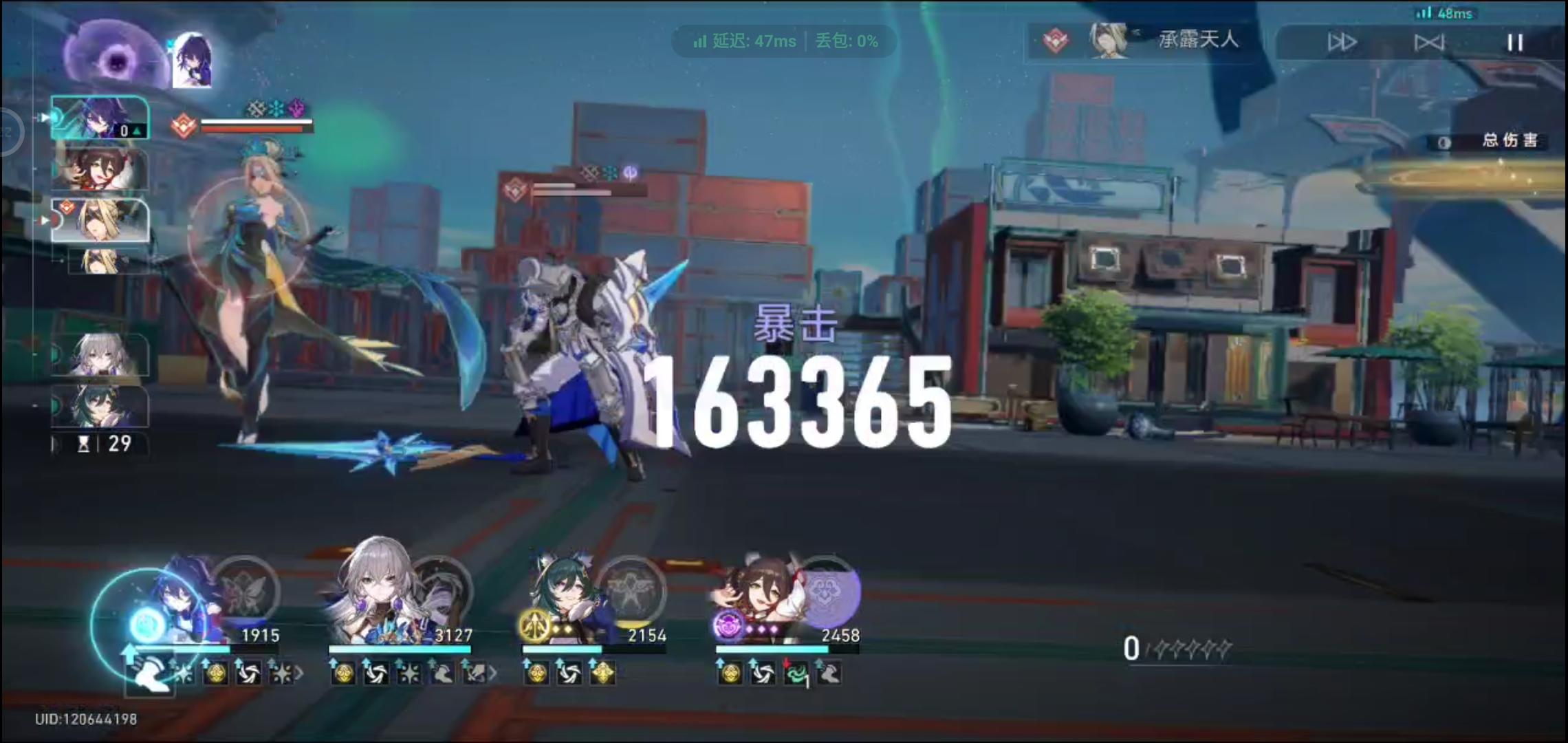Open the 总伤害 total damage panel
The image size is (1568, 743).
pos(1506,141)
